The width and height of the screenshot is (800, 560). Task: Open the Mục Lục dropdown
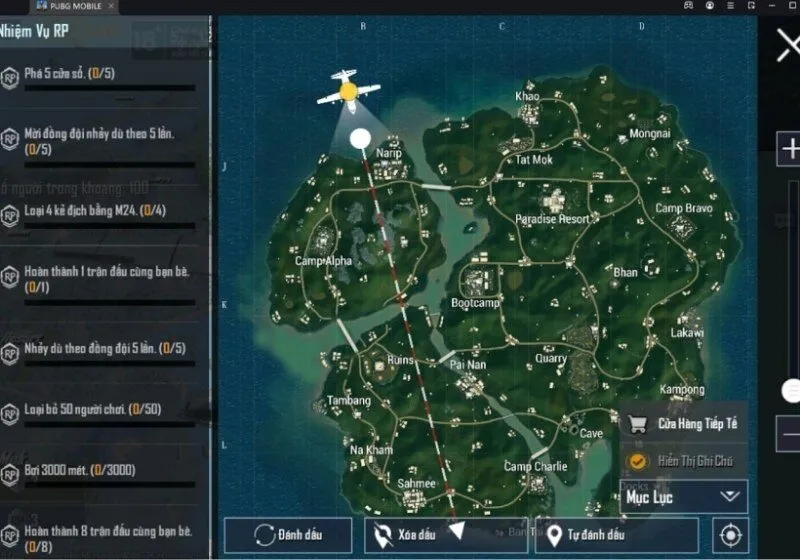point(684,495)
